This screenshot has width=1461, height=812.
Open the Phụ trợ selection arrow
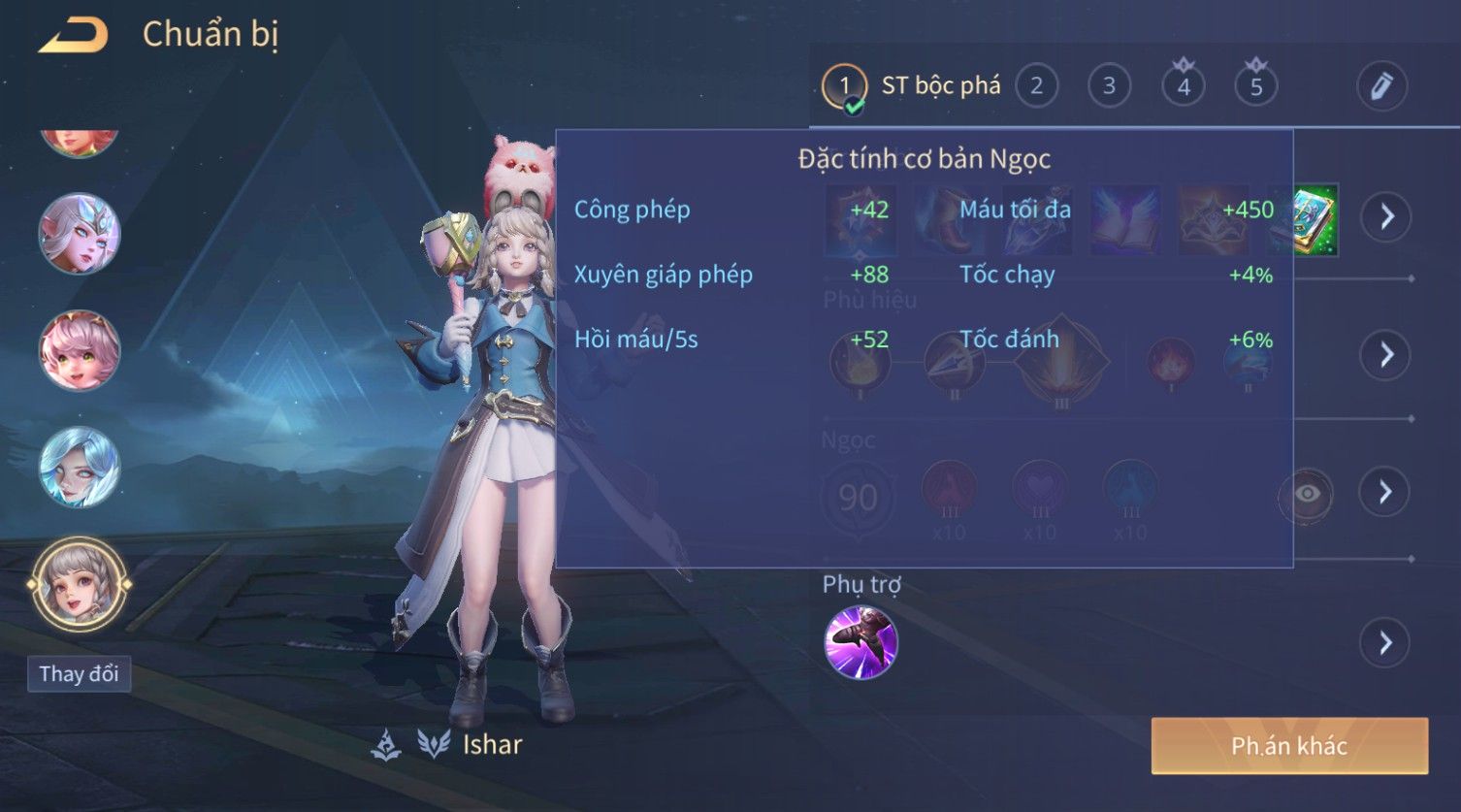(x=1385, y=642)
